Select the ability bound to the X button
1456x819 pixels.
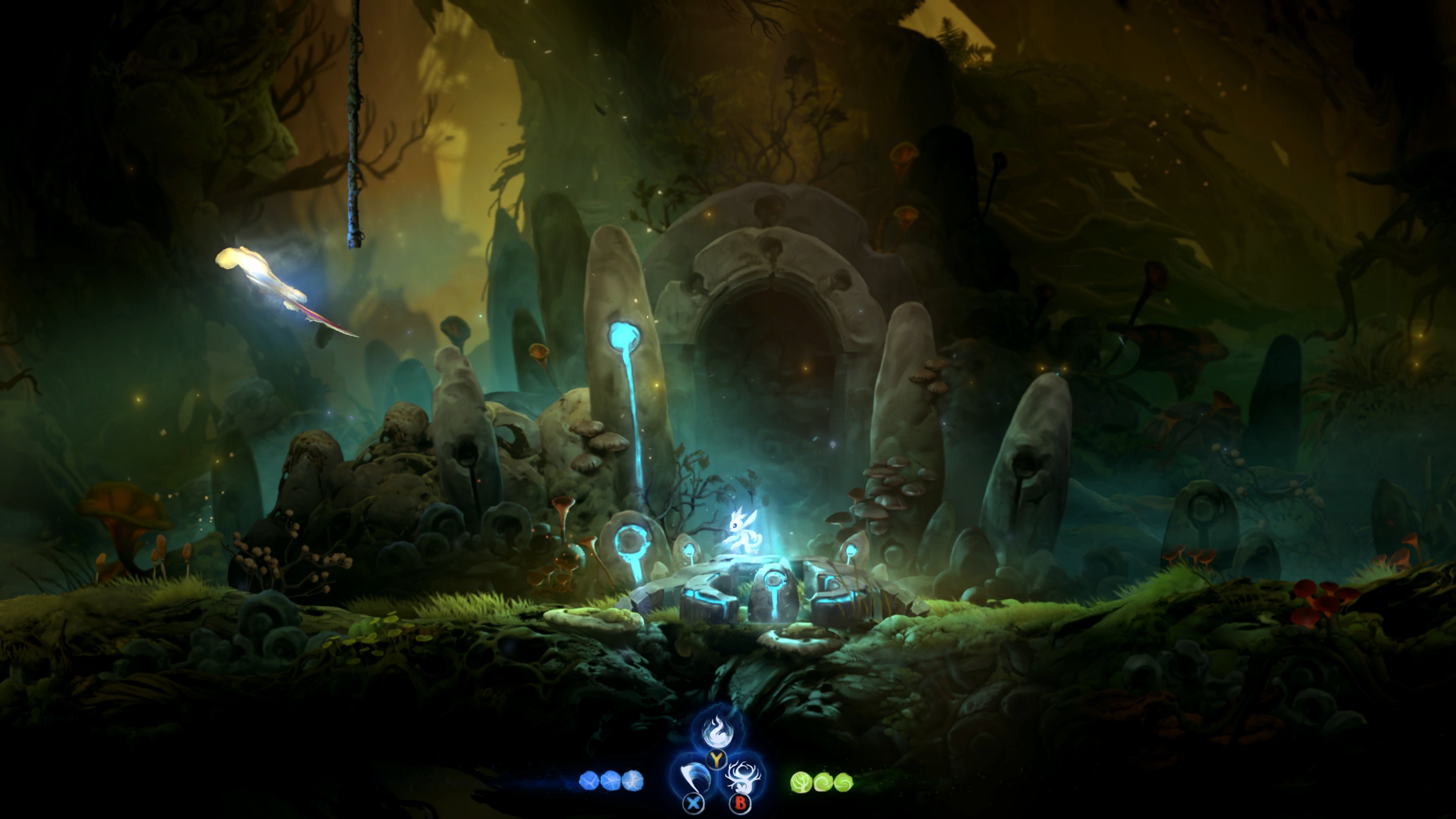coord(694,777)
